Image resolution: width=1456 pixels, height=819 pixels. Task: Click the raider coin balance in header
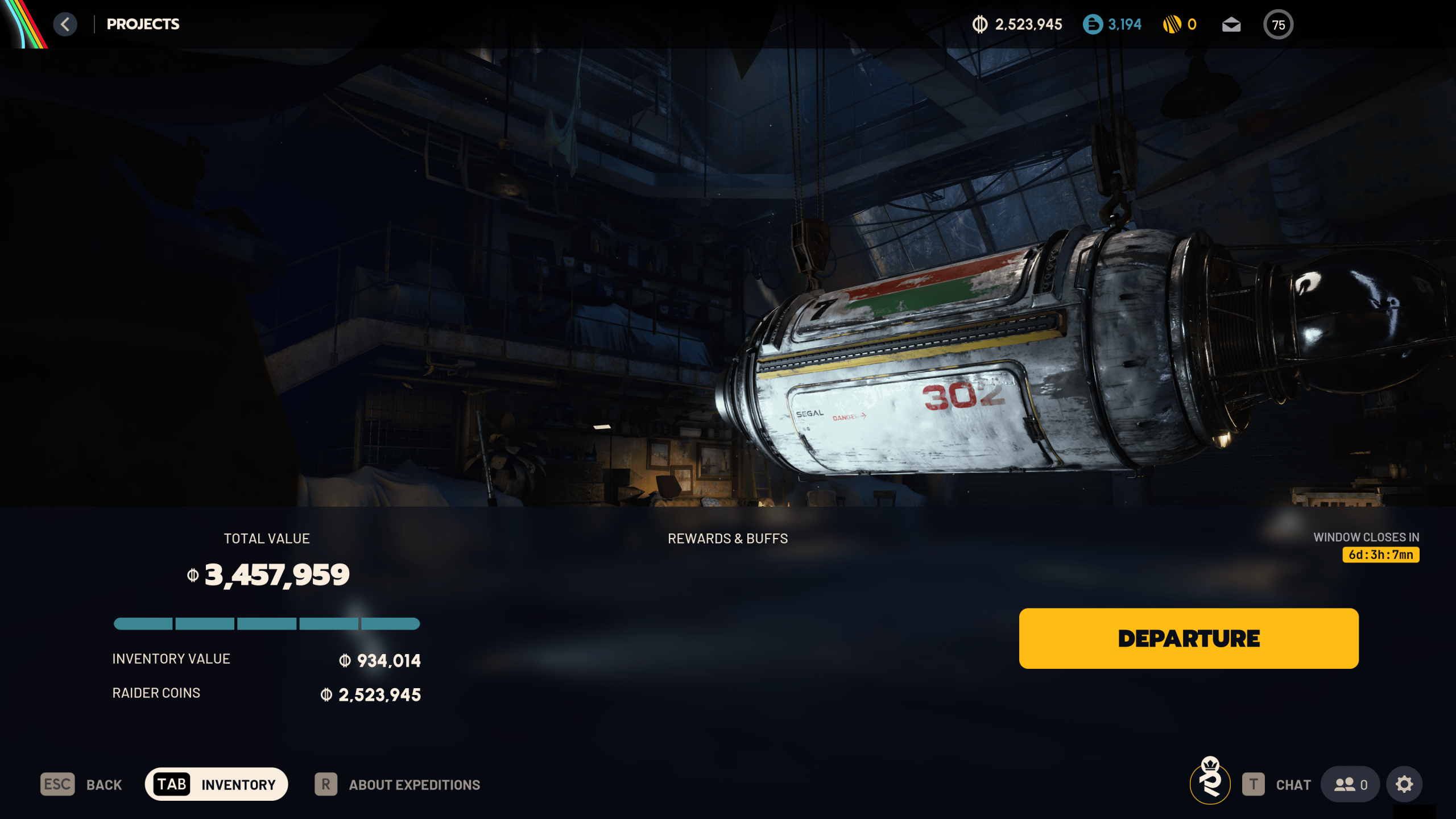tap(1017, 24)
